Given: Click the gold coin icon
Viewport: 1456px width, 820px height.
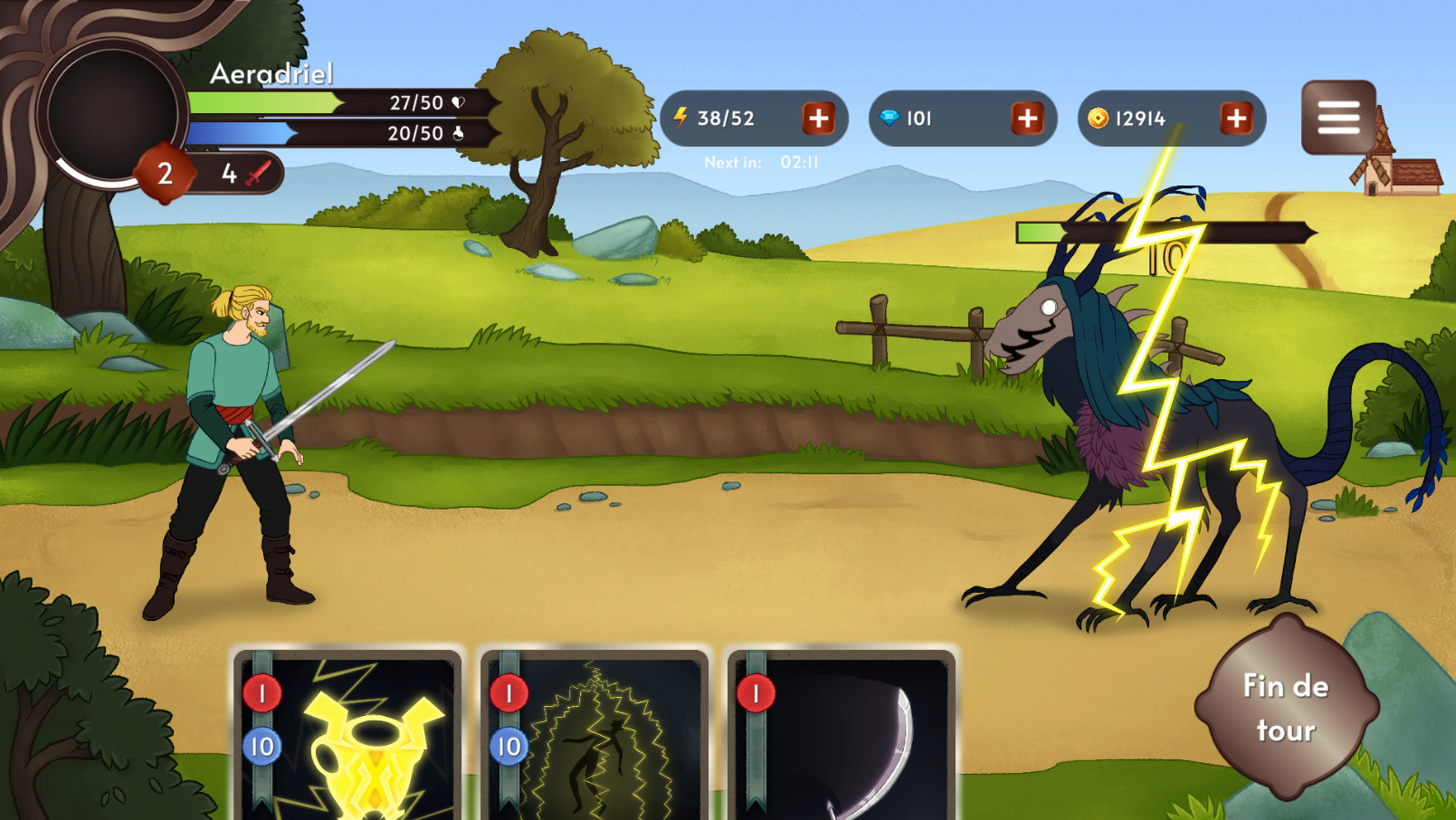Looking at the screenshot, I should click(x=1099, y=116).
